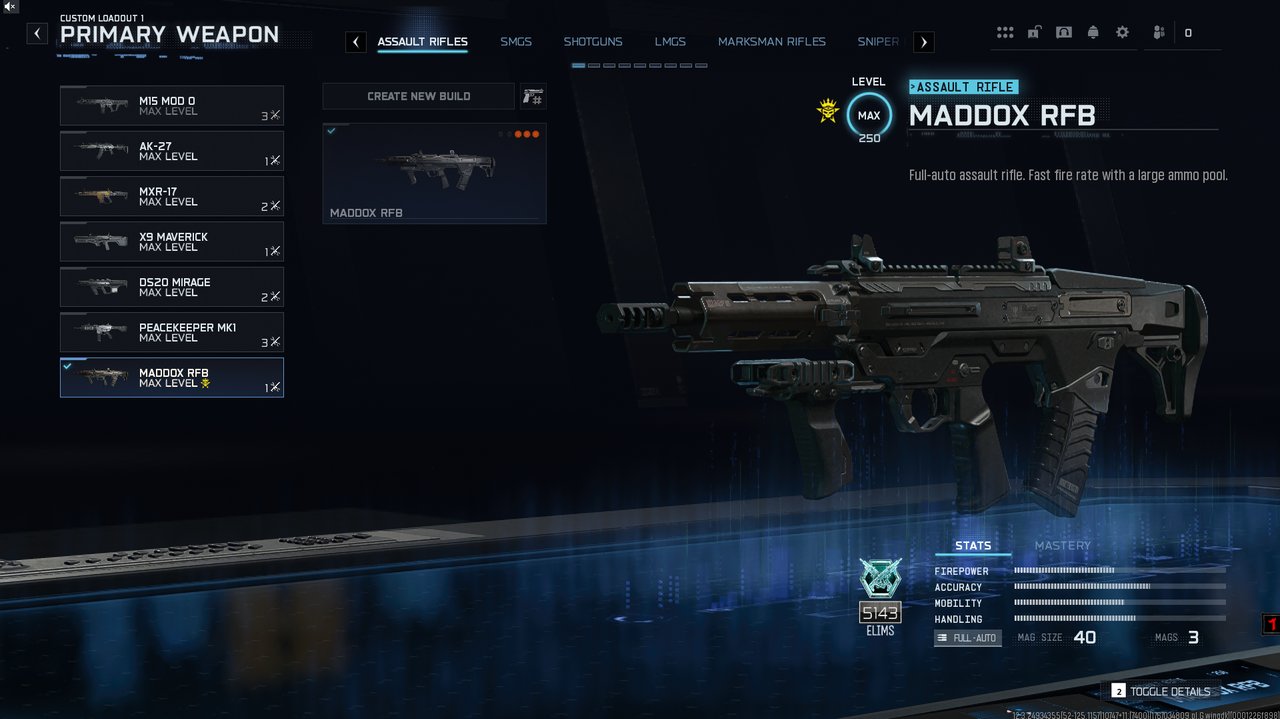This screenshot has height=719, width=1280.
Task: Go back from Primary Weapon screen
Action: [37, 34]
